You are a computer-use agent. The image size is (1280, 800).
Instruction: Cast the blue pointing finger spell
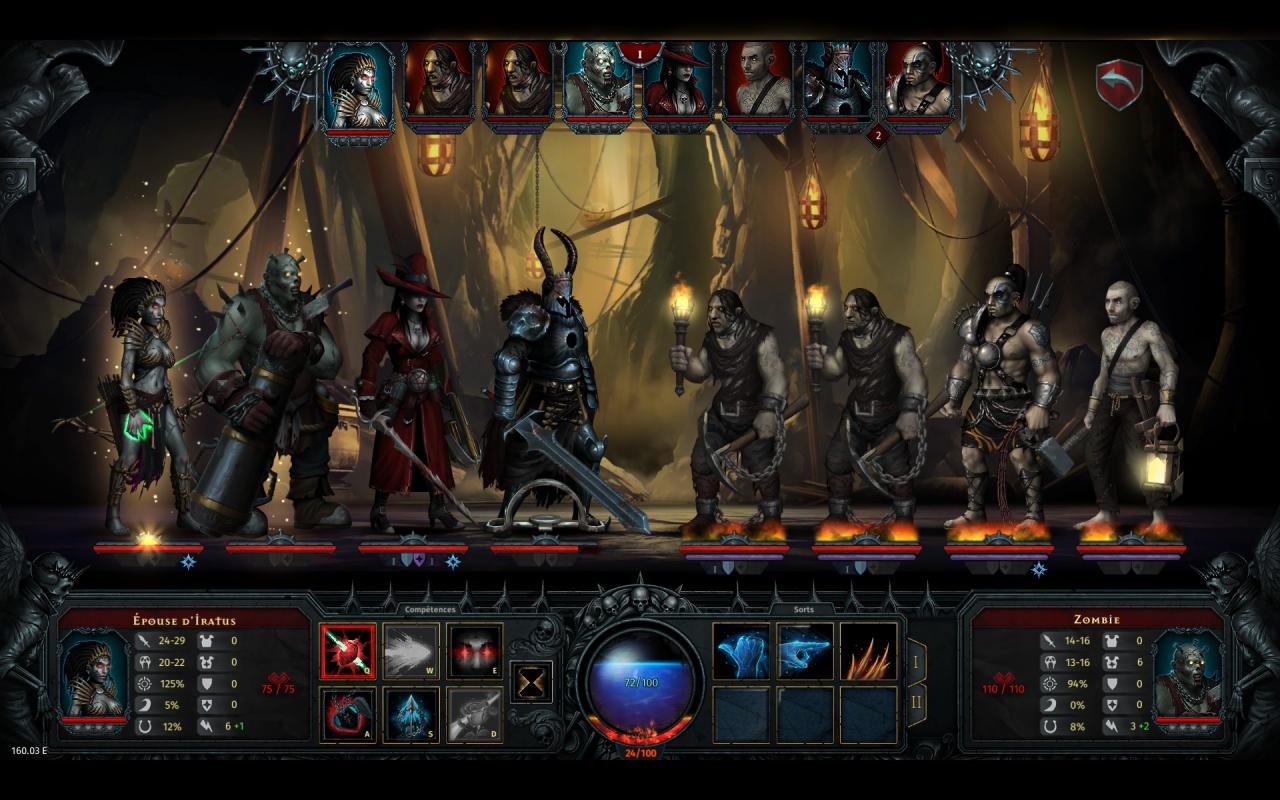coord(805,652)
